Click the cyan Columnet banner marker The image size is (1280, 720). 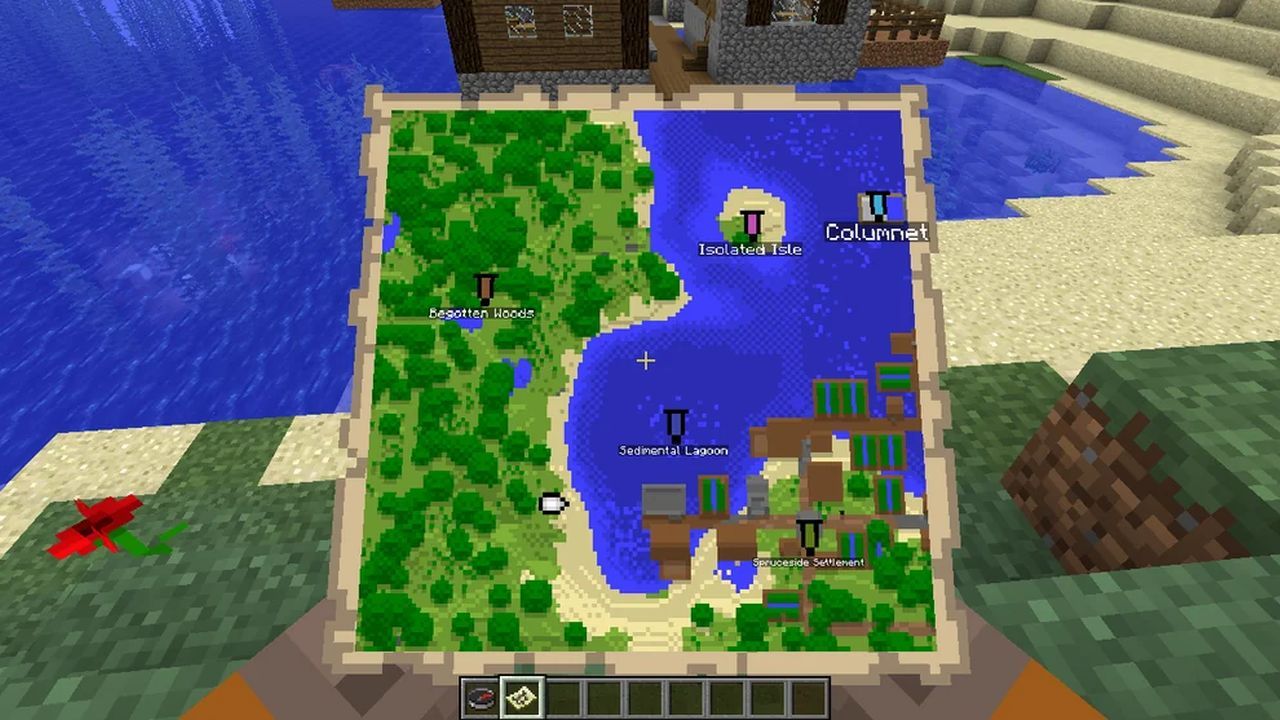(878, 204)
